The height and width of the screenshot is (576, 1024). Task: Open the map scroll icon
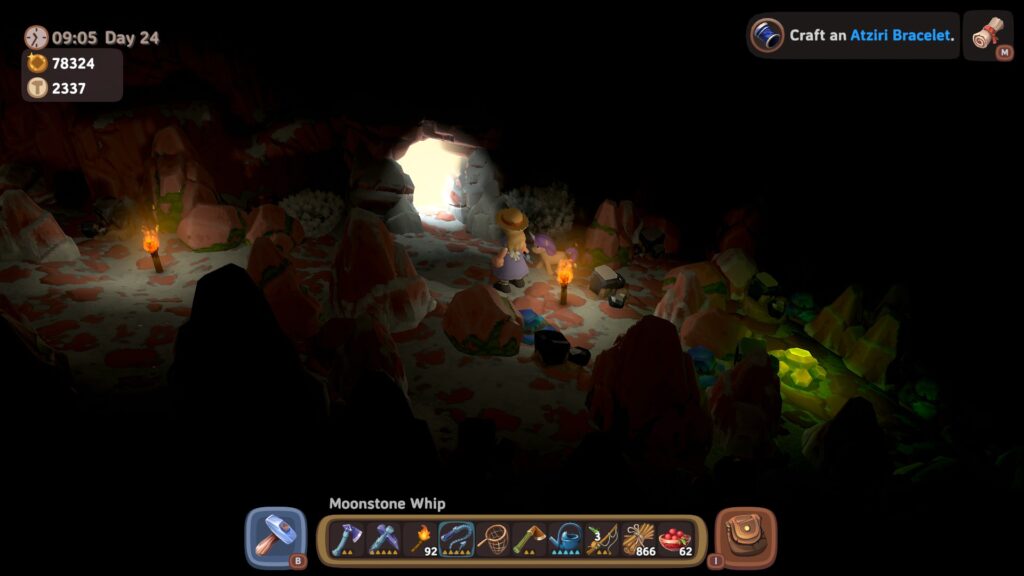(988, 35)
